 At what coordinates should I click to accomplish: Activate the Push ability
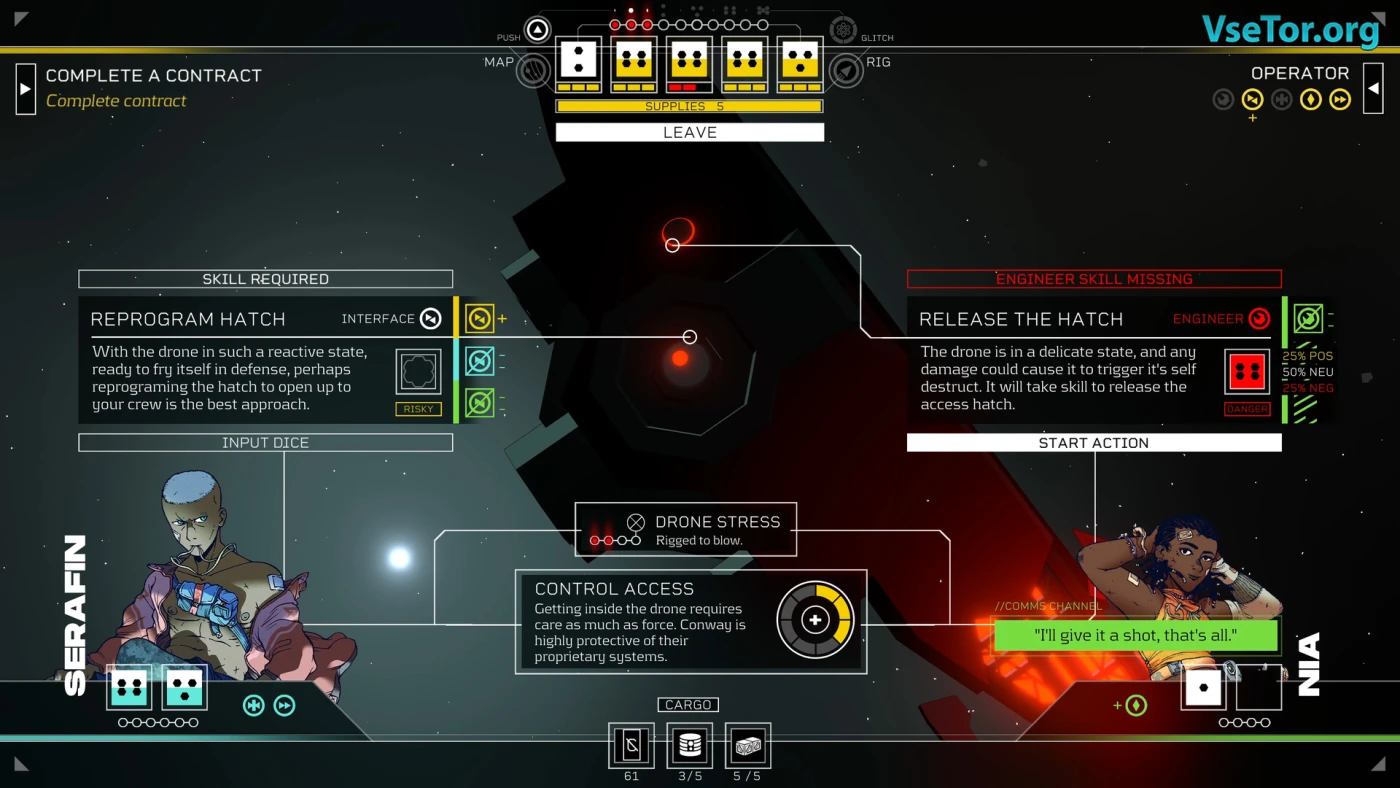[538, 30]
